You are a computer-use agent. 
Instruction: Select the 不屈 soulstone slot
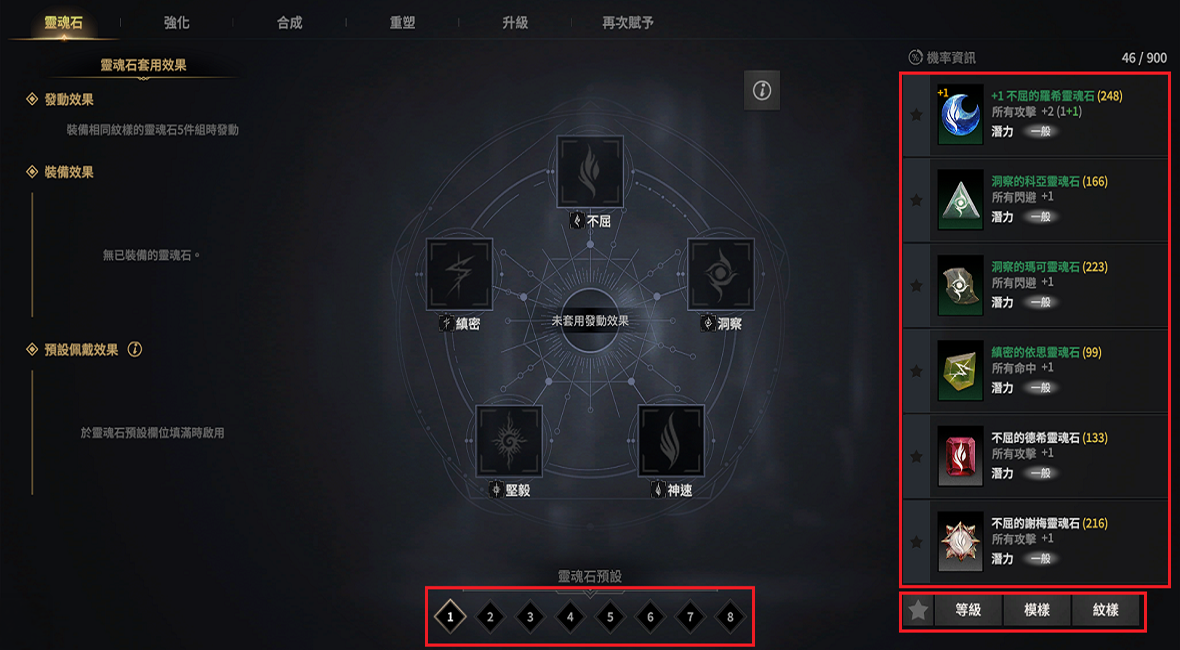click(x=590, y=171)
